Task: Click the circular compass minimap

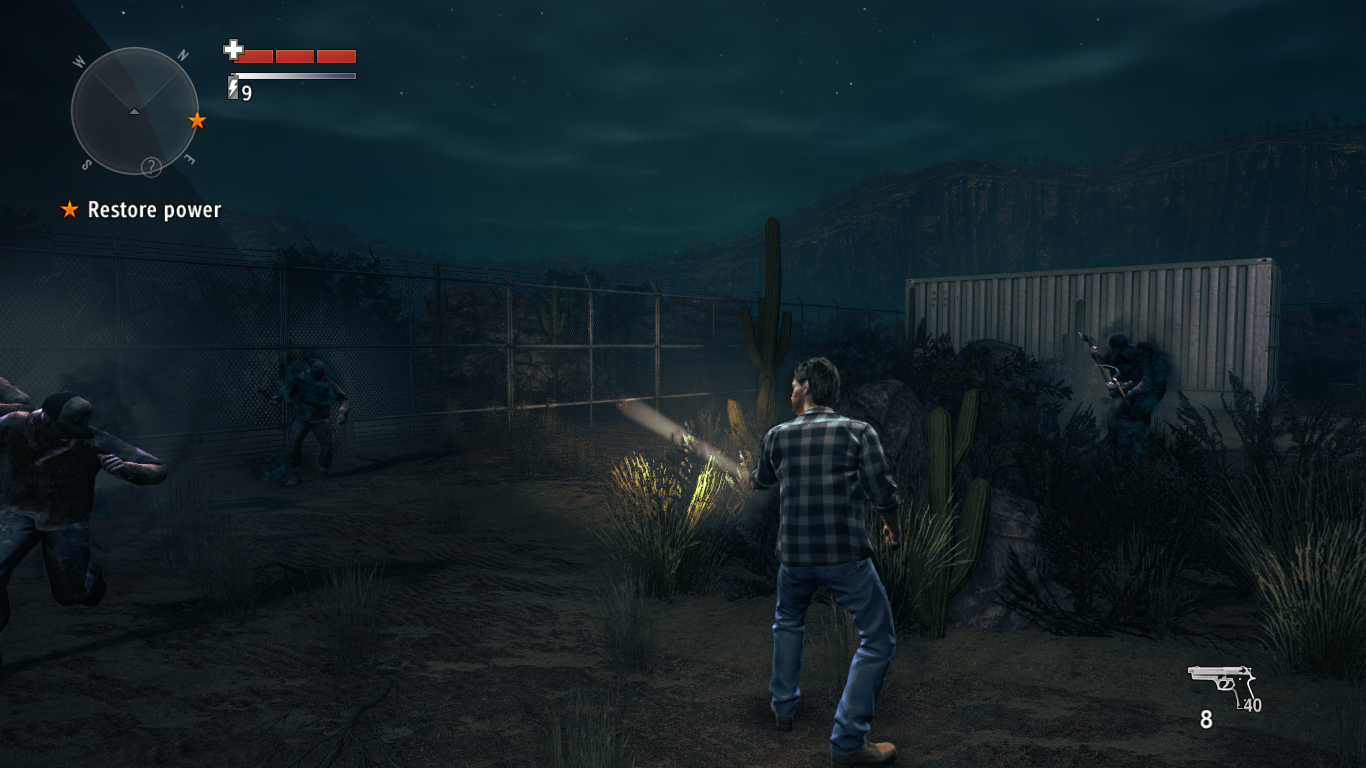Action: (x=134, y=111)
